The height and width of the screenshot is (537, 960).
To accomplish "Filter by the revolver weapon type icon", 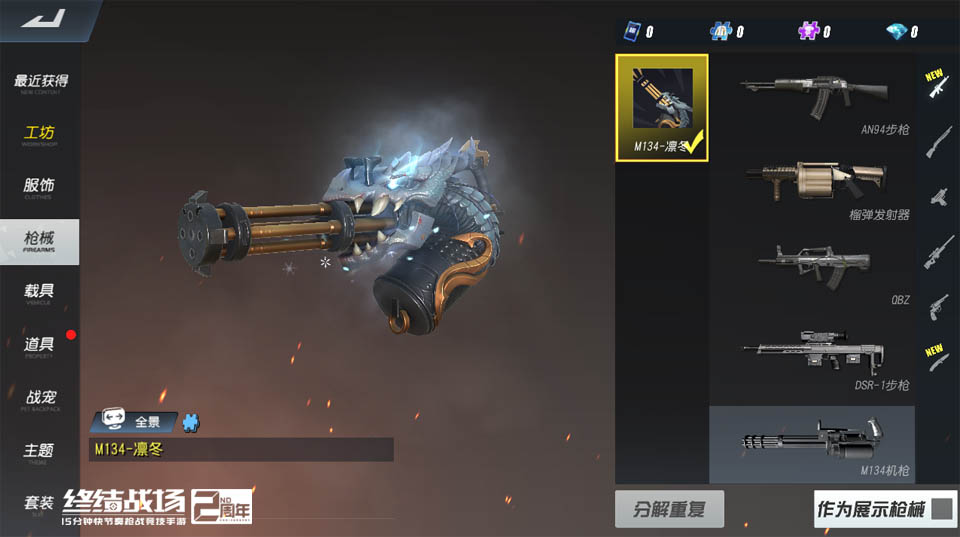I will tap(937, 304).
